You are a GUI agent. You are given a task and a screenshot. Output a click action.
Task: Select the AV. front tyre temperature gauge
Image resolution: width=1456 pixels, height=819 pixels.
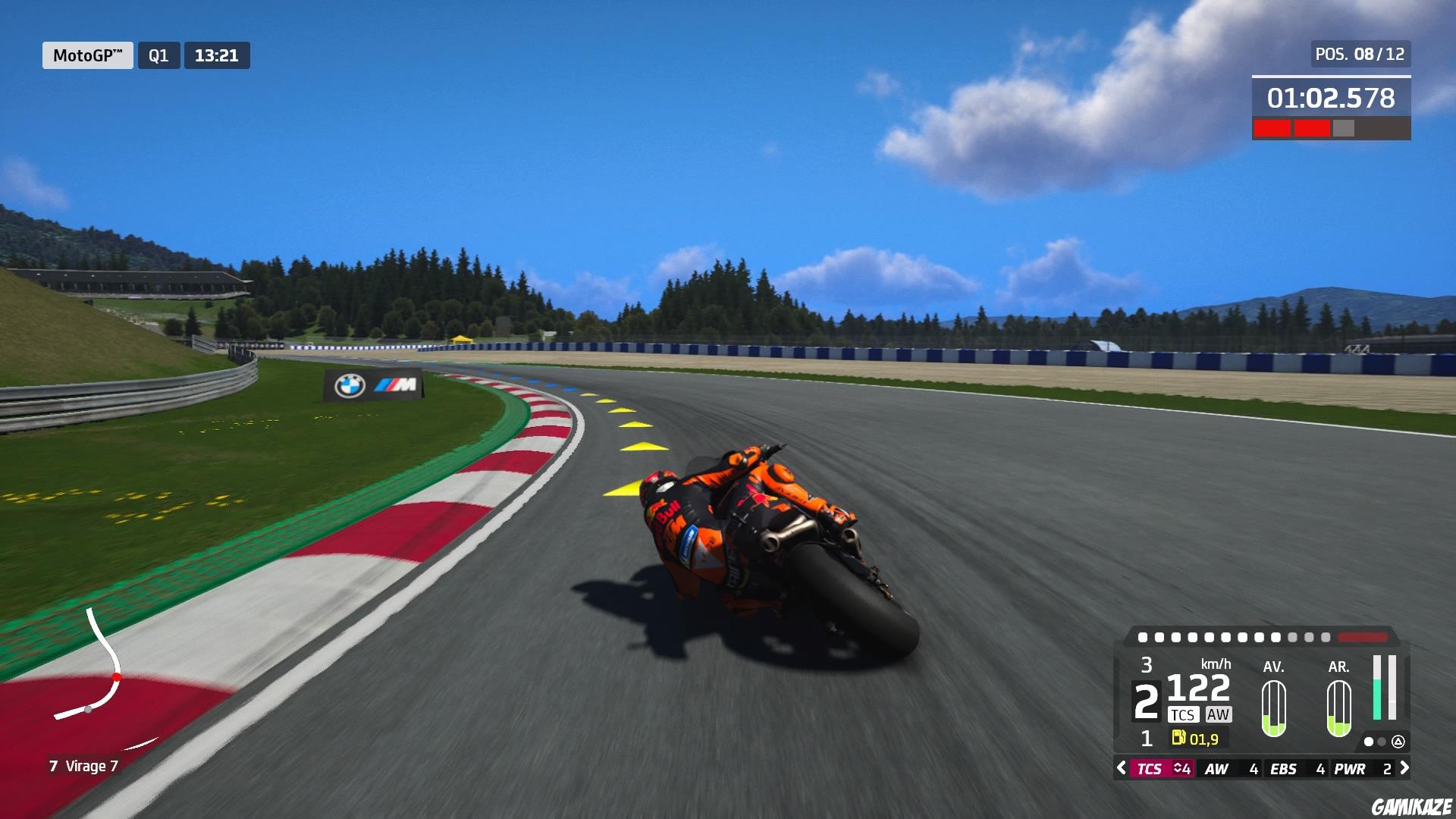1274,709
